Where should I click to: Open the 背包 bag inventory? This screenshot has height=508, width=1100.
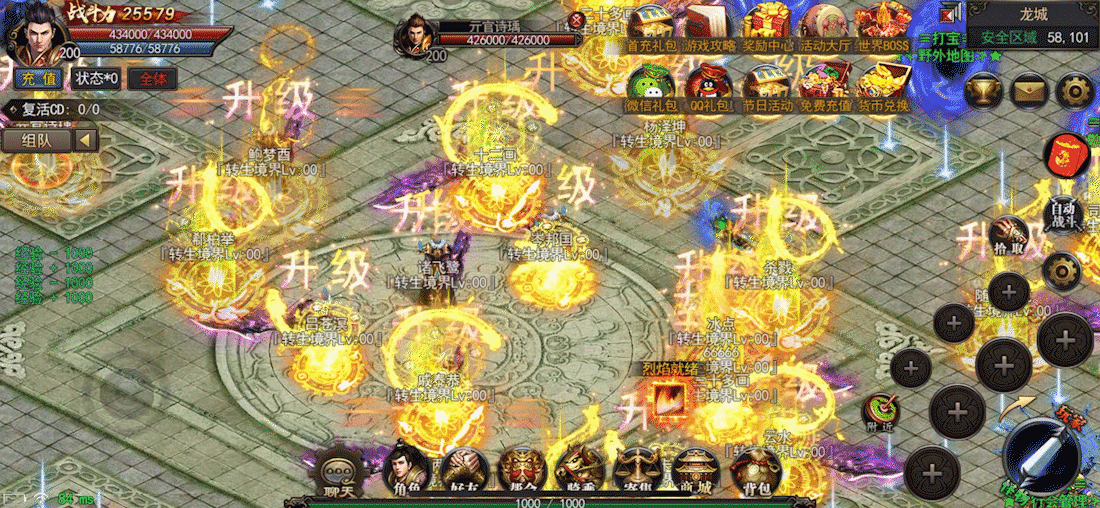pos(757,471)
